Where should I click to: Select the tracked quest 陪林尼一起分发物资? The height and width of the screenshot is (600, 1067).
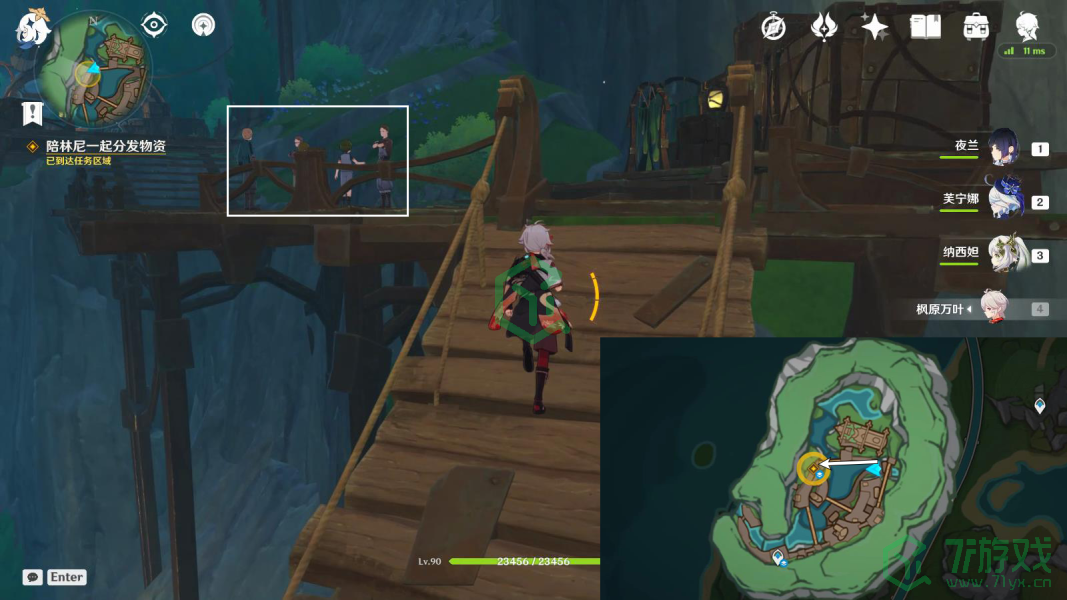(105, 146)
